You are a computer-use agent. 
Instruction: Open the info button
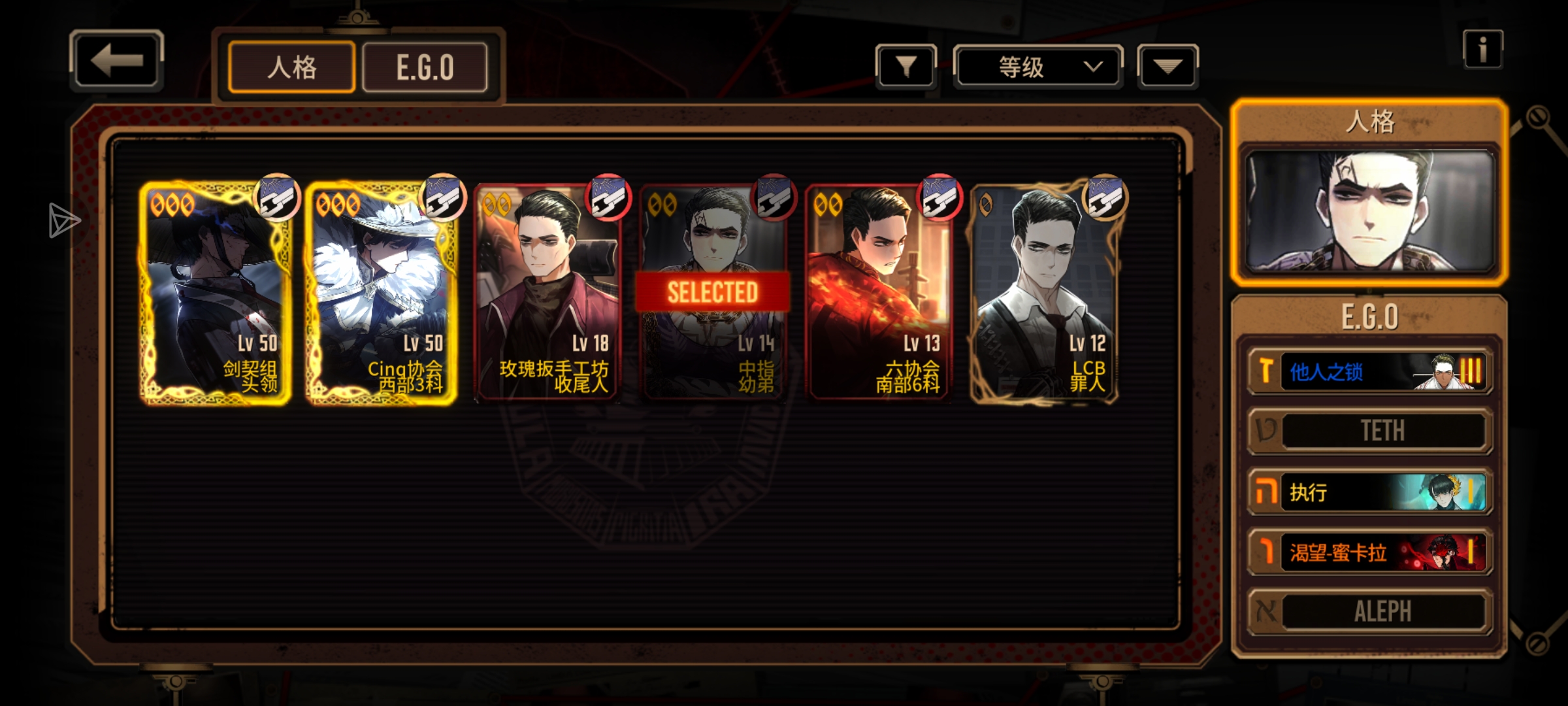pos(1482,49)
